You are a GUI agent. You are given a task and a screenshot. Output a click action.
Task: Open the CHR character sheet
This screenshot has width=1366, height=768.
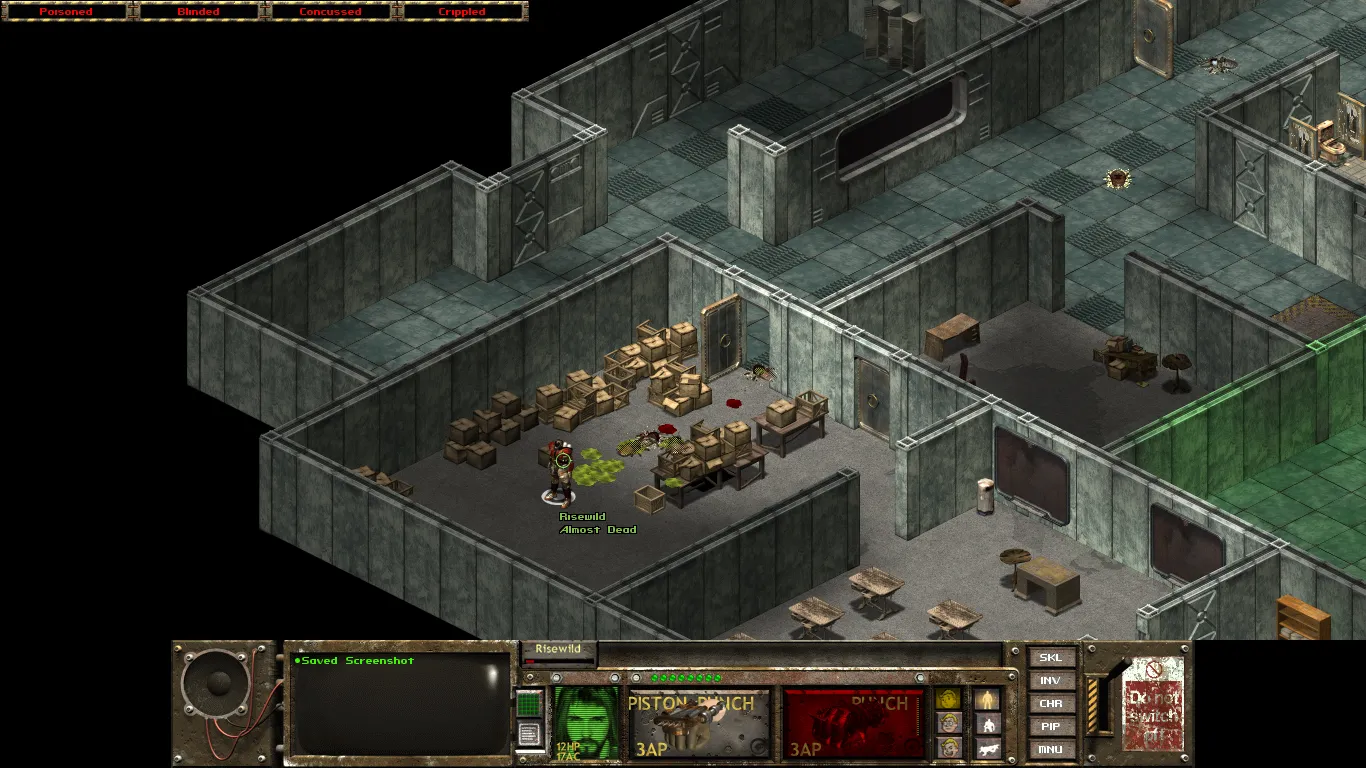pos(1051,704)
